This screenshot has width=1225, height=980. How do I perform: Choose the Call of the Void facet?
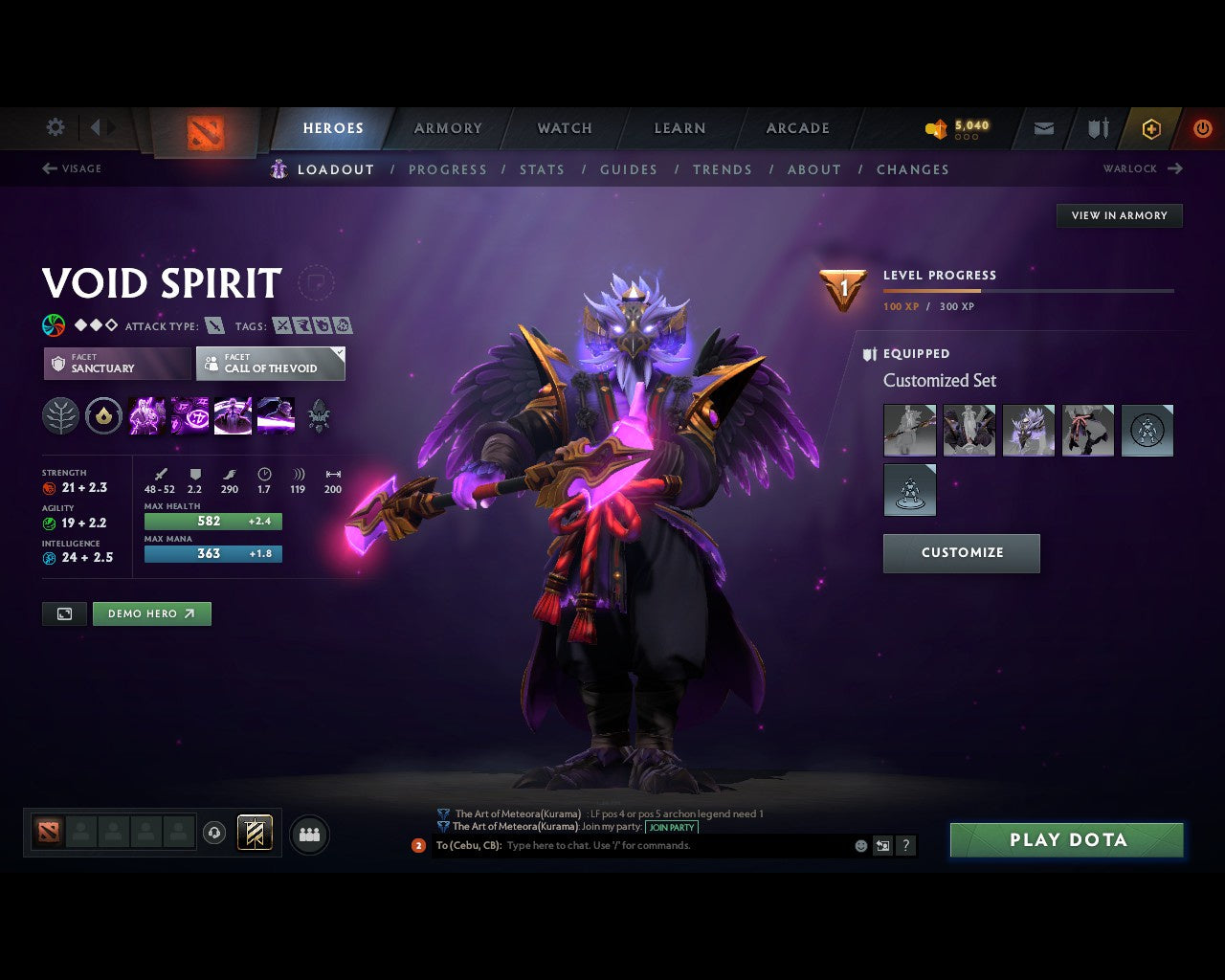(x=270, y=364)
